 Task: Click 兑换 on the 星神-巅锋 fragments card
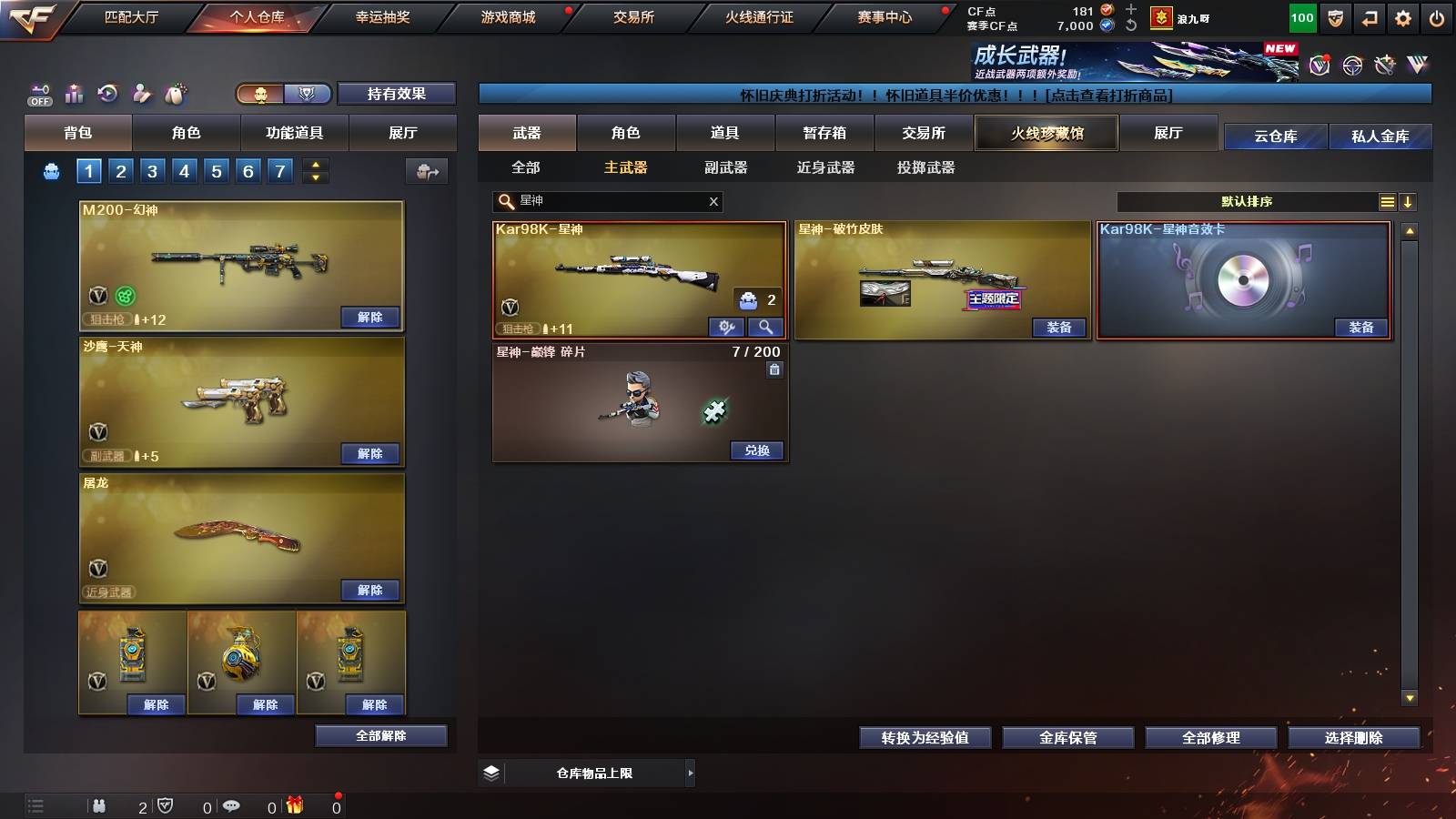point(756,450)
